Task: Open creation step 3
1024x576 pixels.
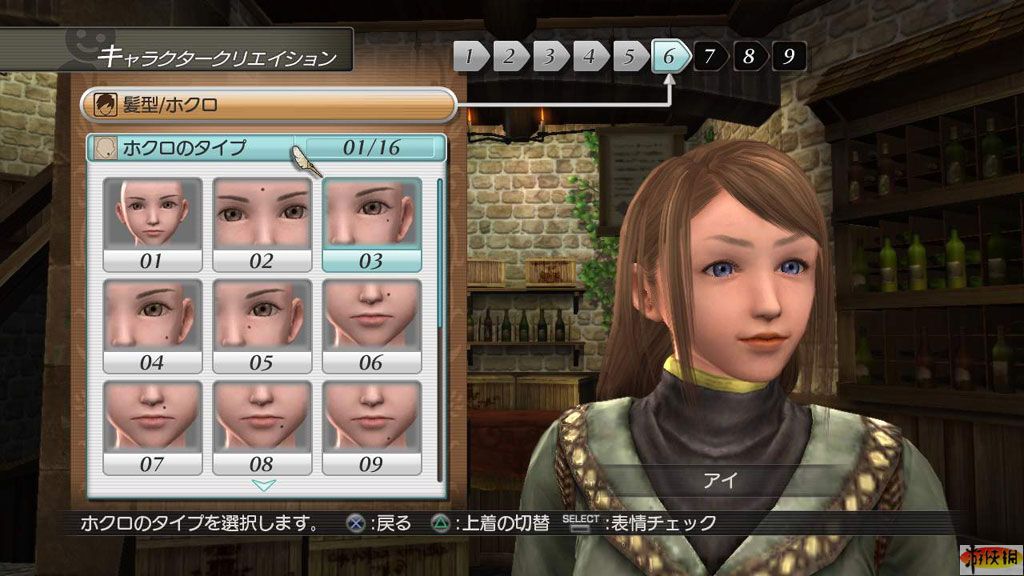Action: [549, 56]
